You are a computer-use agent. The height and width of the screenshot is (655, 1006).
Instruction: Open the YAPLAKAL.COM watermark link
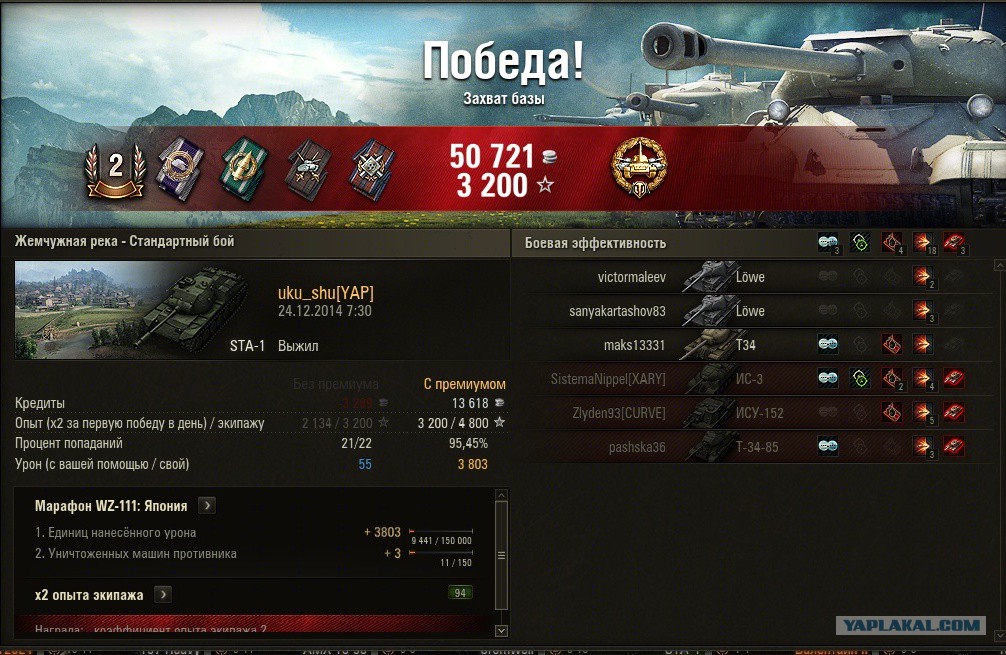pyautogui.click(x=910, y=626)
